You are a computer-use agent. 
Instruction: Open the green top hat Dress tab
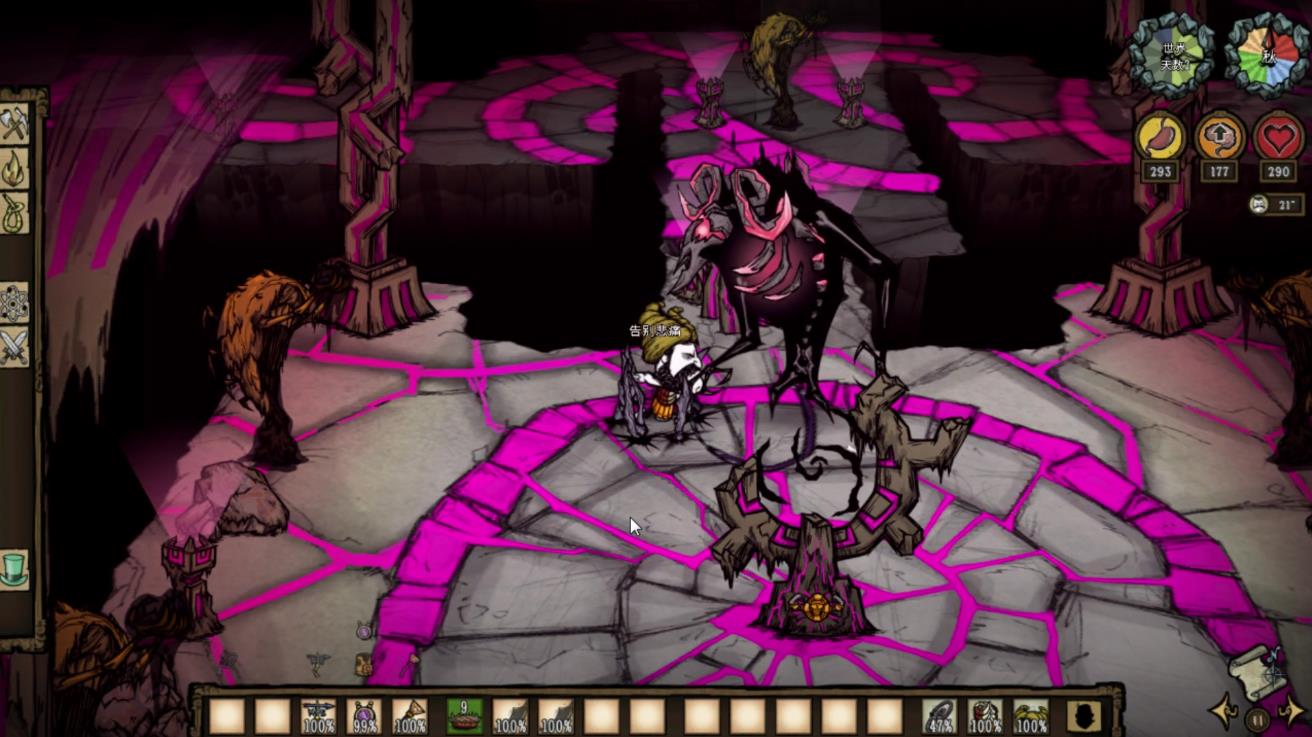pos(15,568)
